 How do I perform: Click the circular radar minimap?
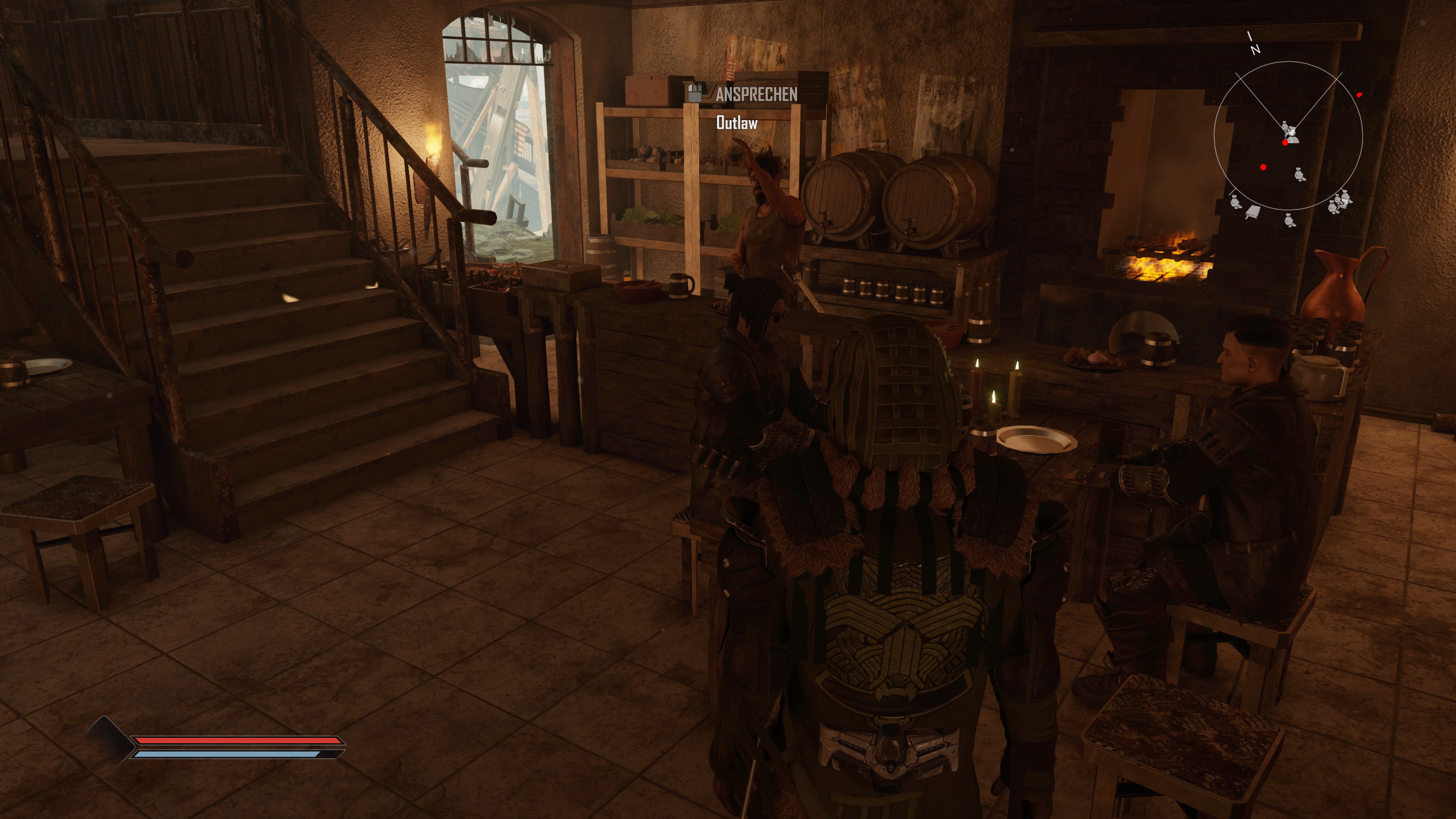(1288, 136)
